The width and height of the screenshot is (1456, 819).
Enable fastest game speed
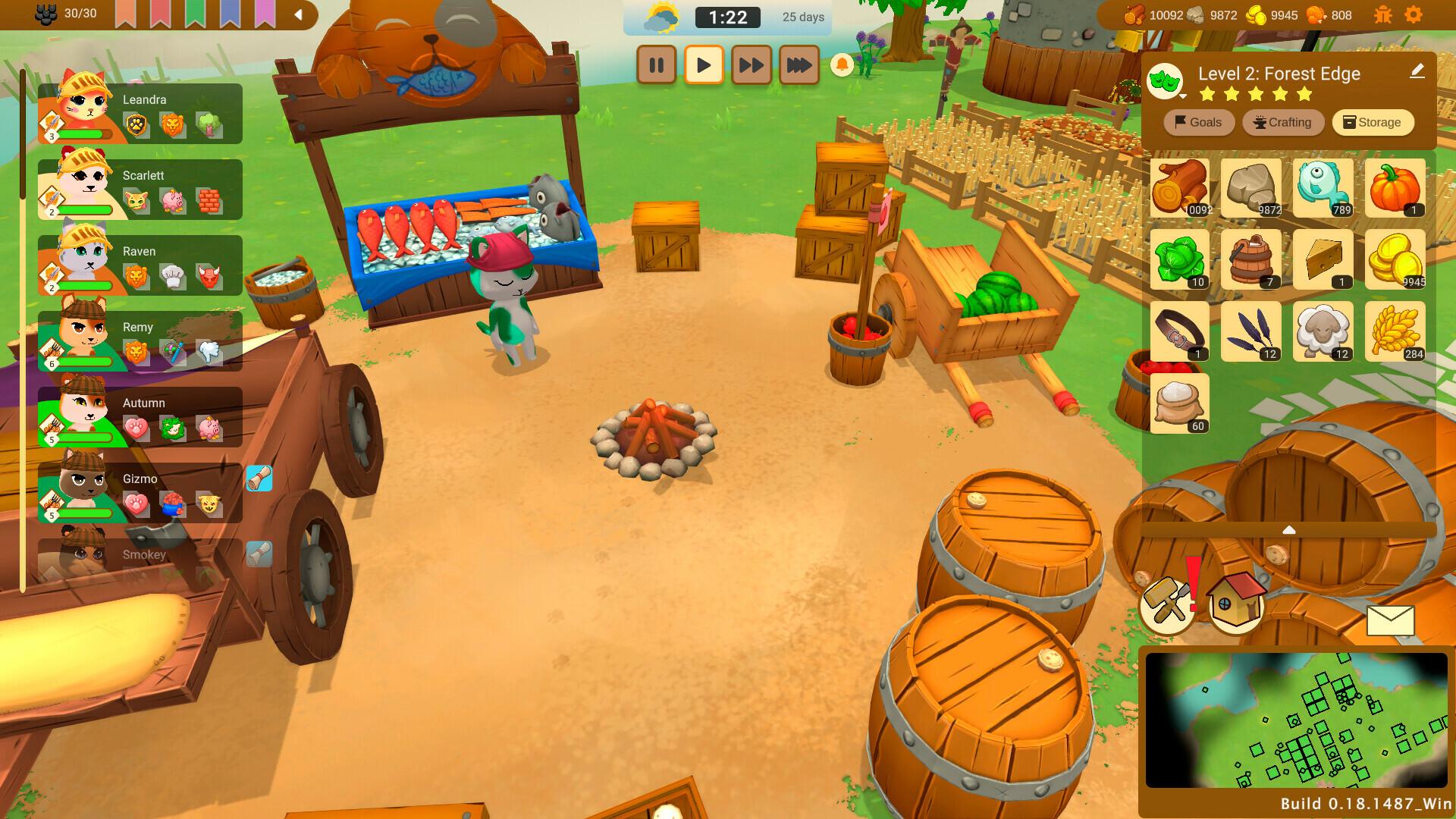coord(799,65)
